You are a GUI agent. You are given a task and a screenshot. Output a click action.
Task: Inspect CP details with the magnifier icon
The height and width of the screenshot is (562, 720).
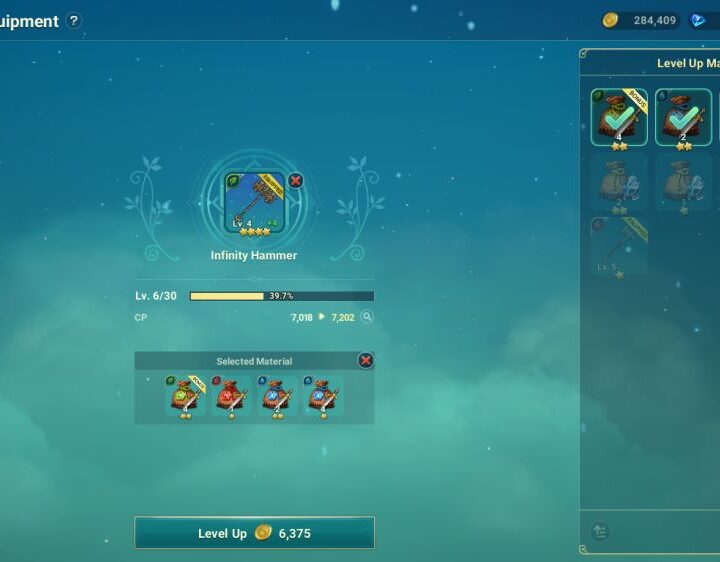367,317
